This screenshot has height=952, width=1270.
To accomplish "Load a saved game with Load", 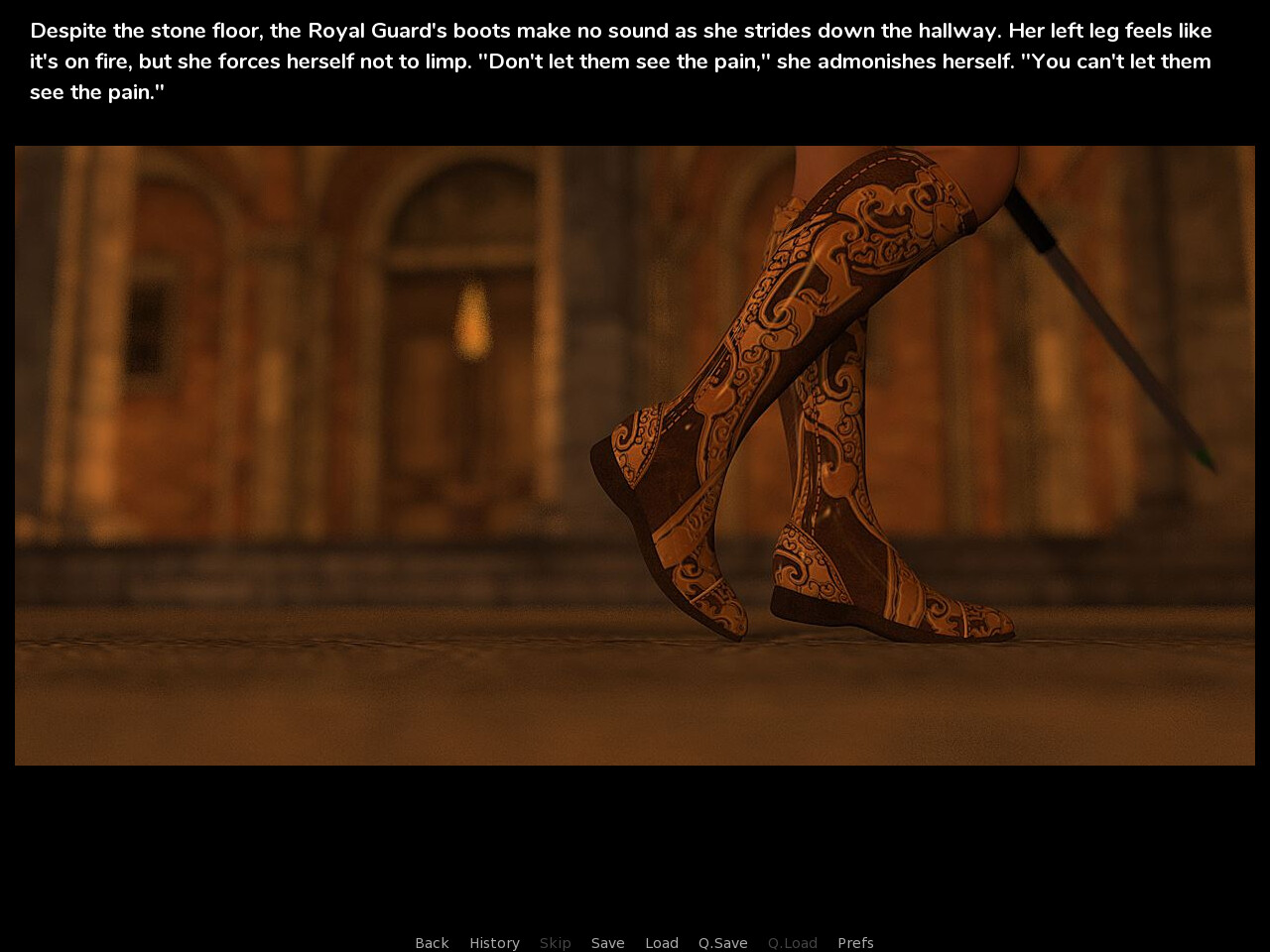I will click(x=662, y=942).
